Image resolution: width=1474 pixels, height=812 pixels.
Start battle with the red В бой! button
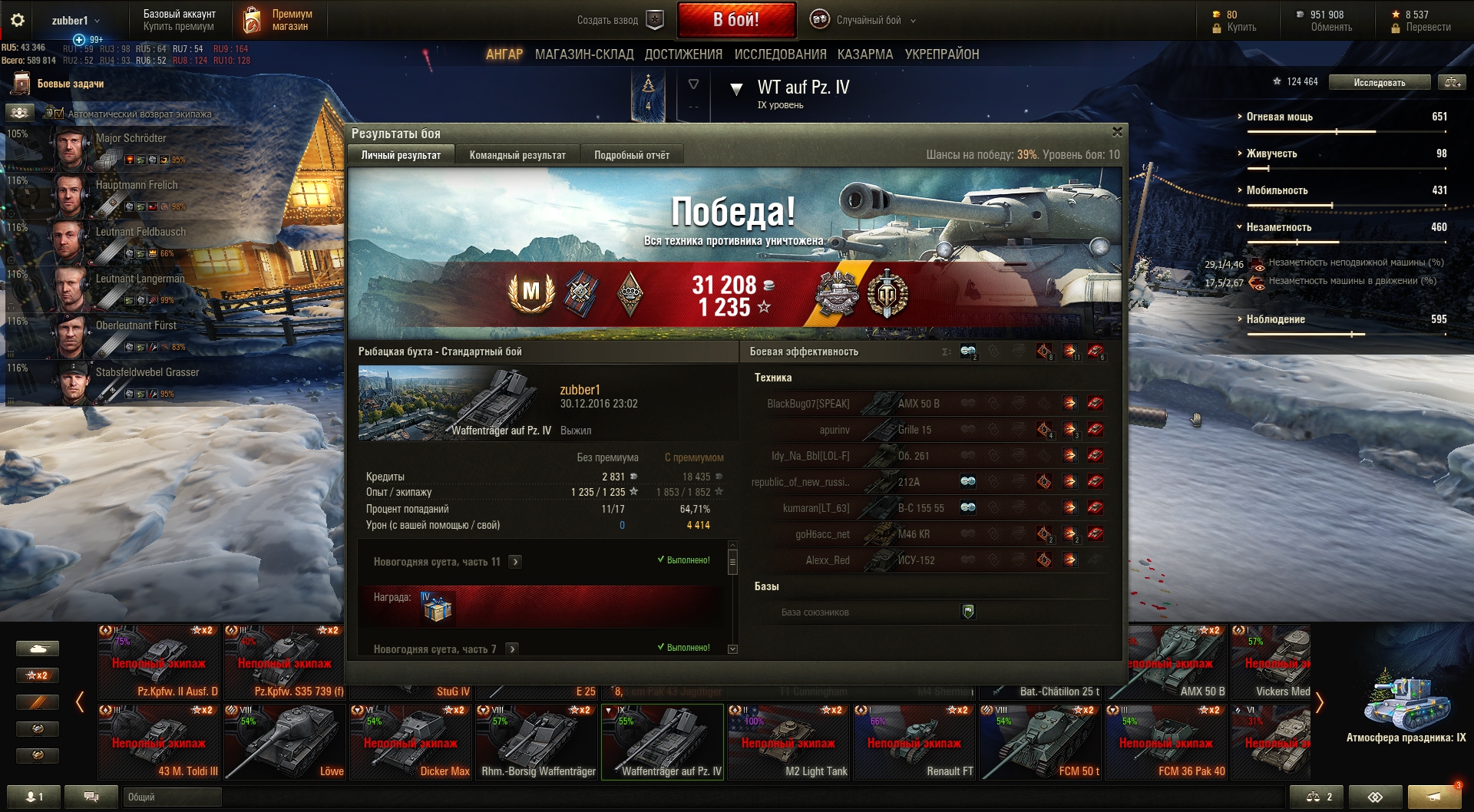click(x=735, y=20)
